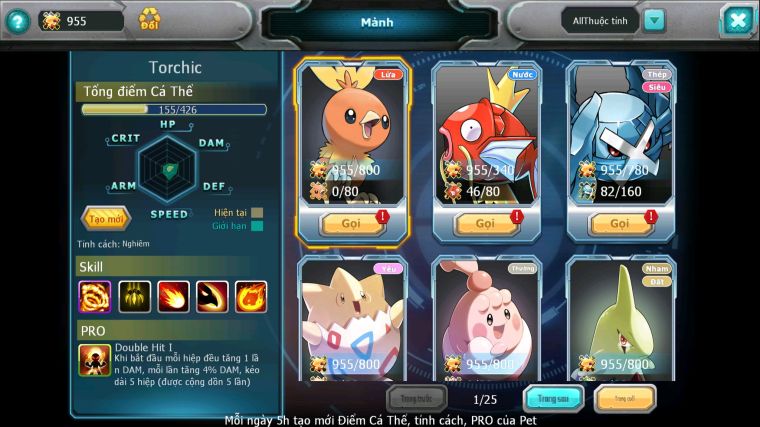Inspect the yellow claw scratch skill
The height and width of the screenshot is (427, 760).
click(134, 296)
